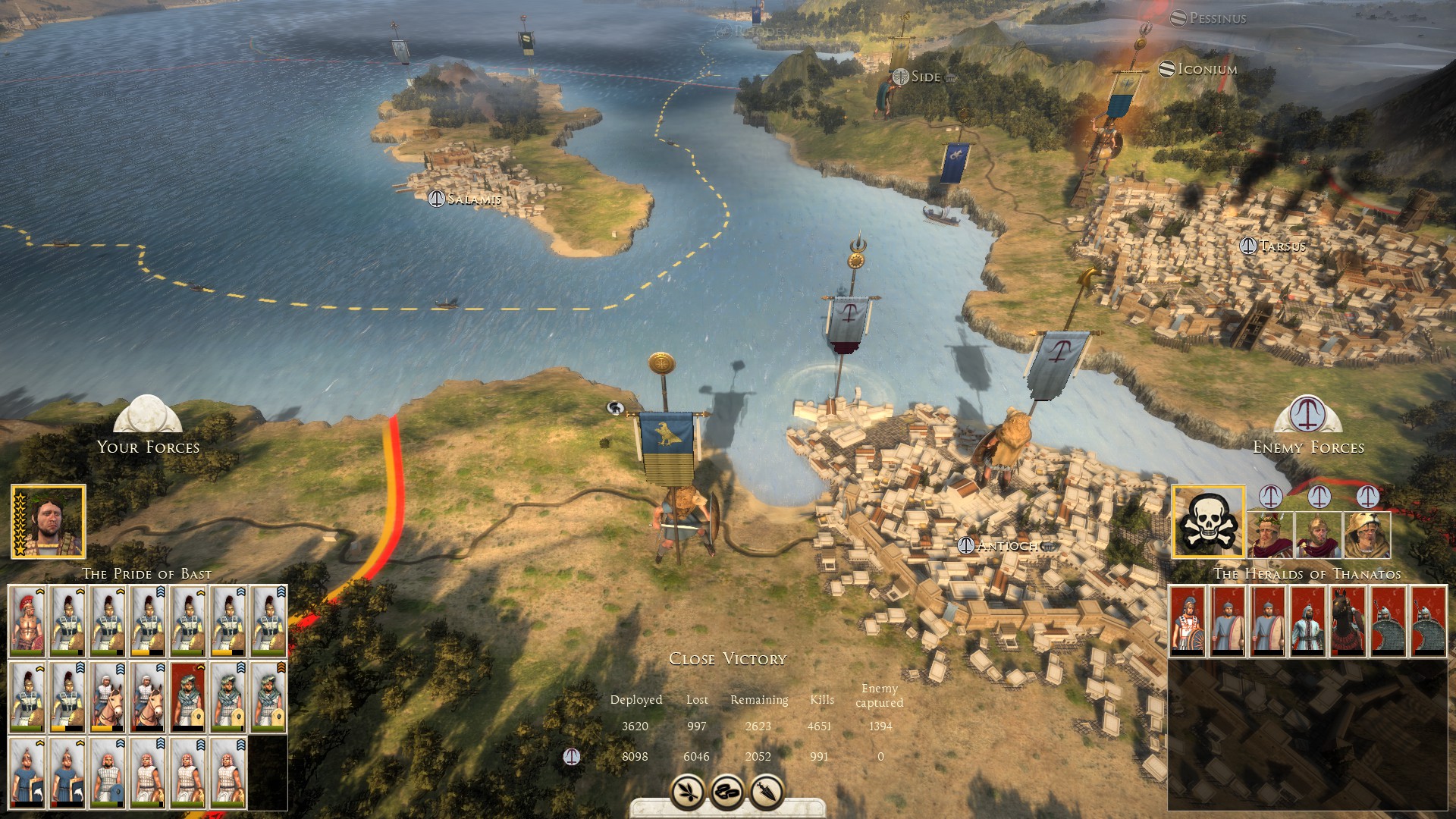1456x819 pixels.
Task: Select the enemy armored horse cavalry card
Action: point(1348,621)
